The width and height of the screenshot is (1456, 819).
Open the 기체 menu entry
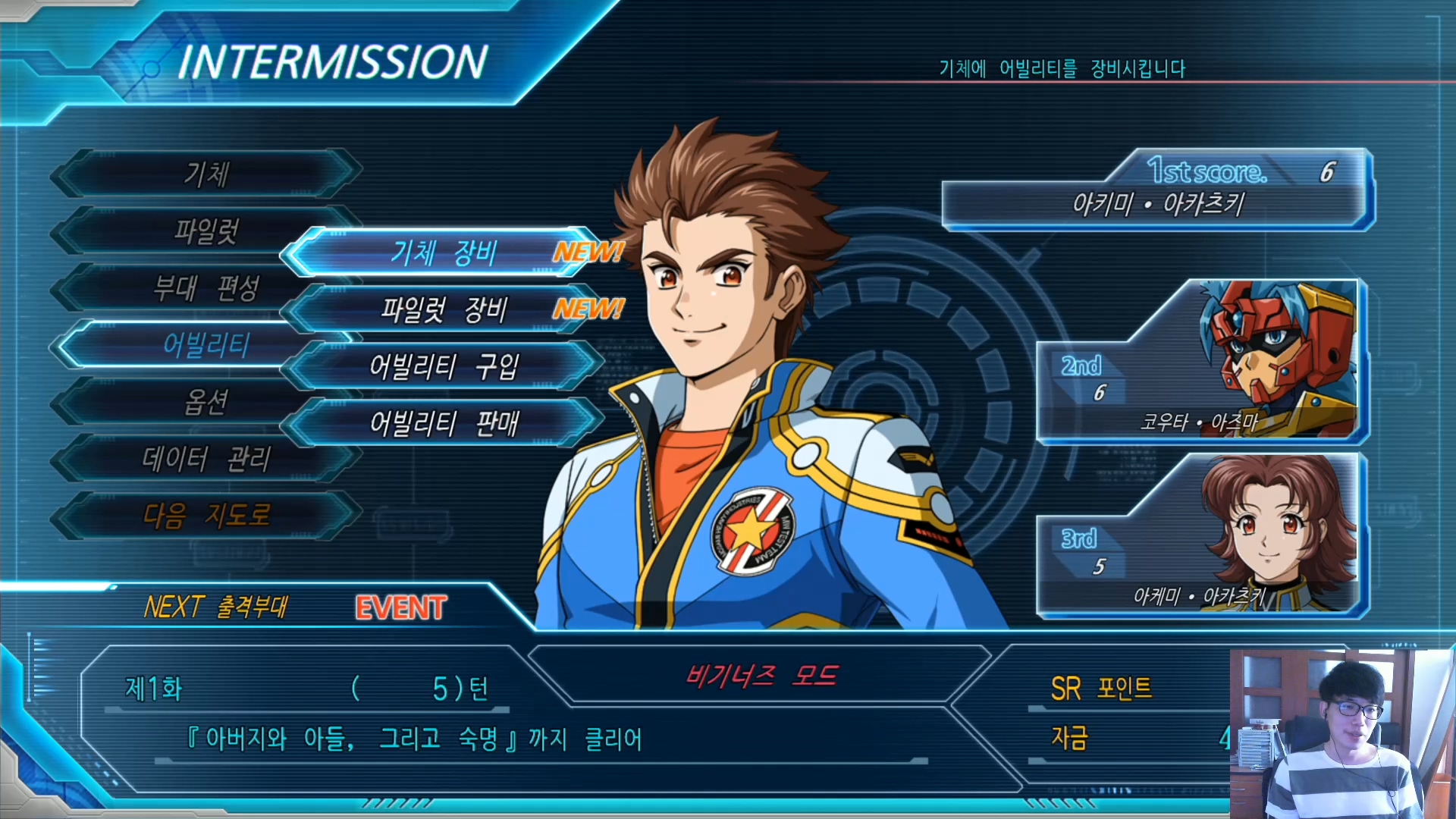tap(206, 174)
